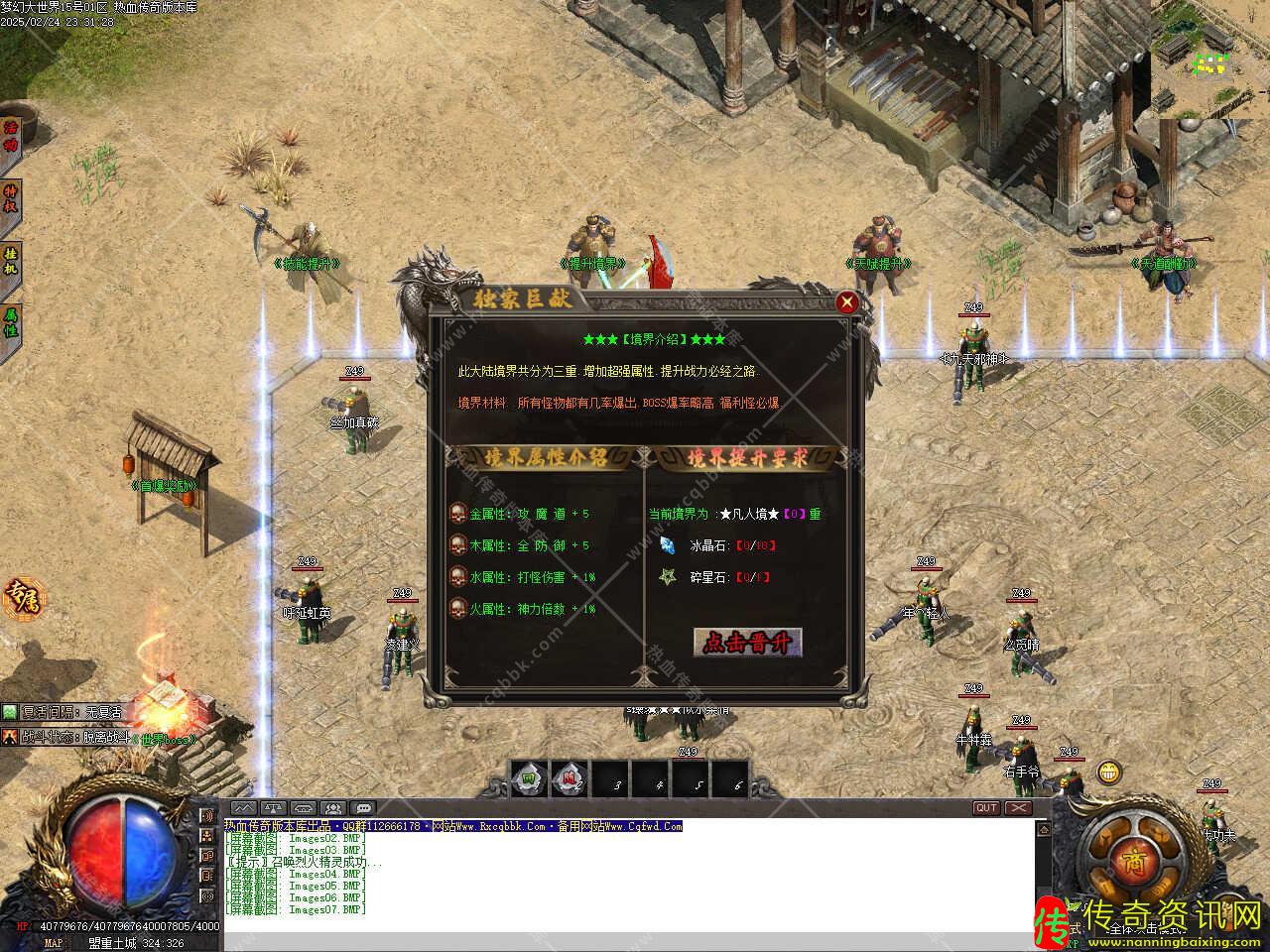1270x952 pixels.
Task: Open the minimap in the top-right corner
Action: (x=1212, y=62)
